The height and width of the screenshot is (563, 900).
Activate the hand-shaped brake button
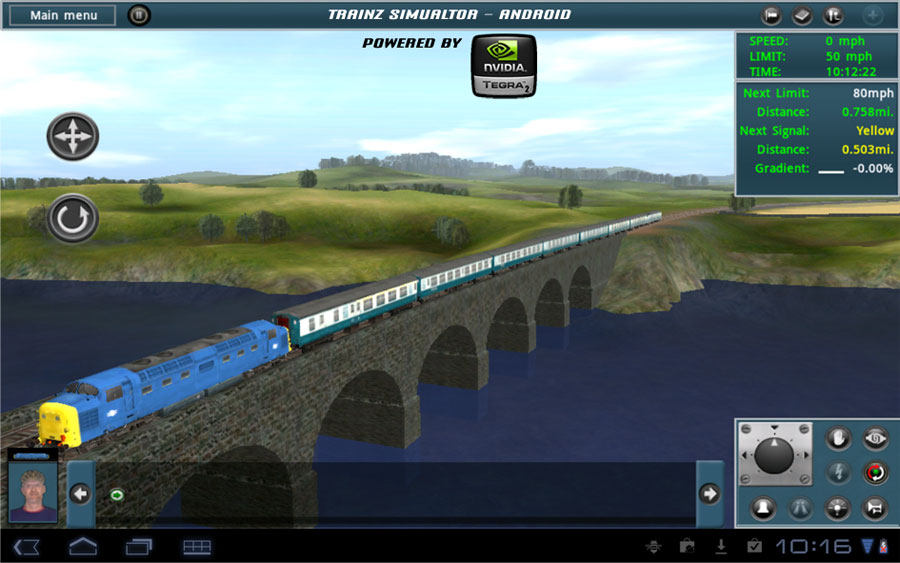(x=838, y=438)
